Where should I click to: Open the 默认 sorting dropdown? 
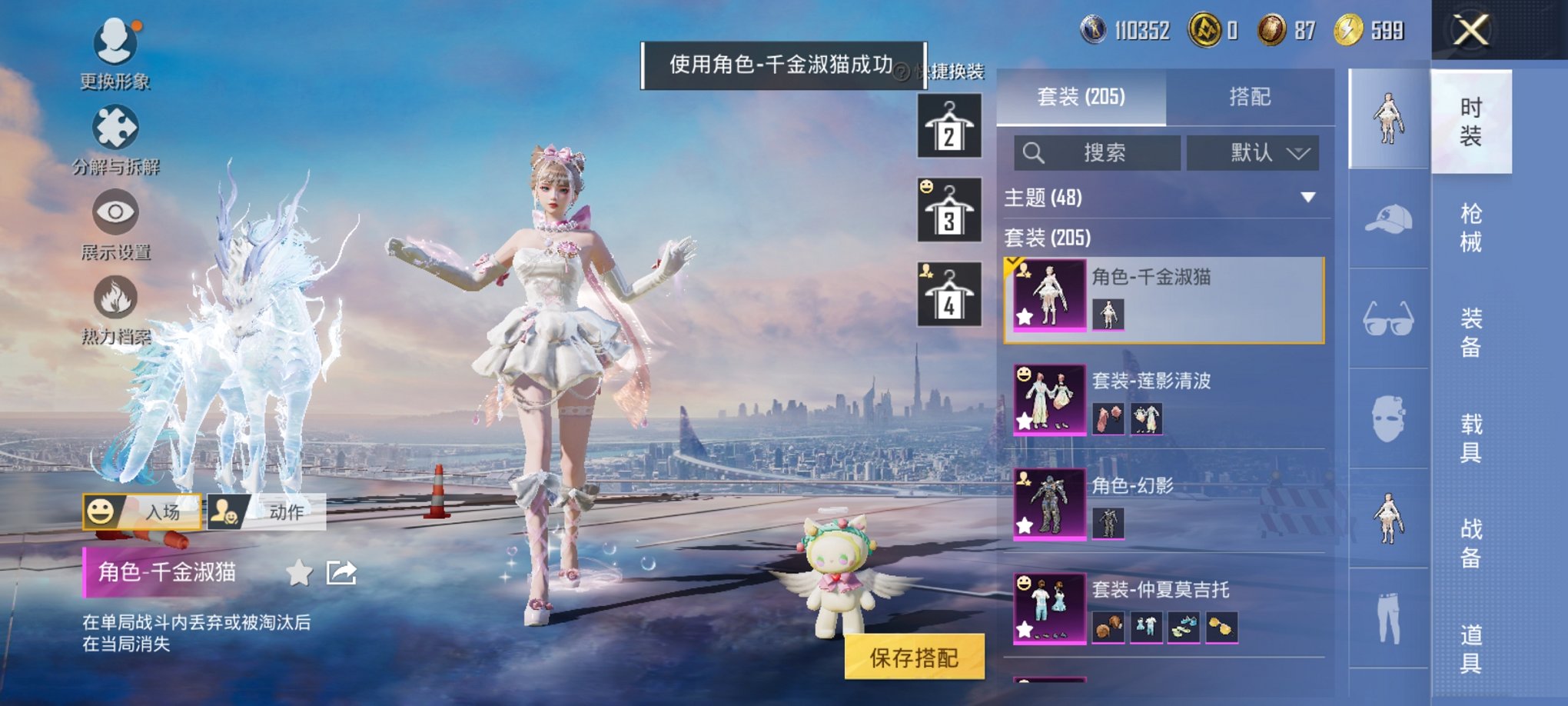tap(1254, 153)
